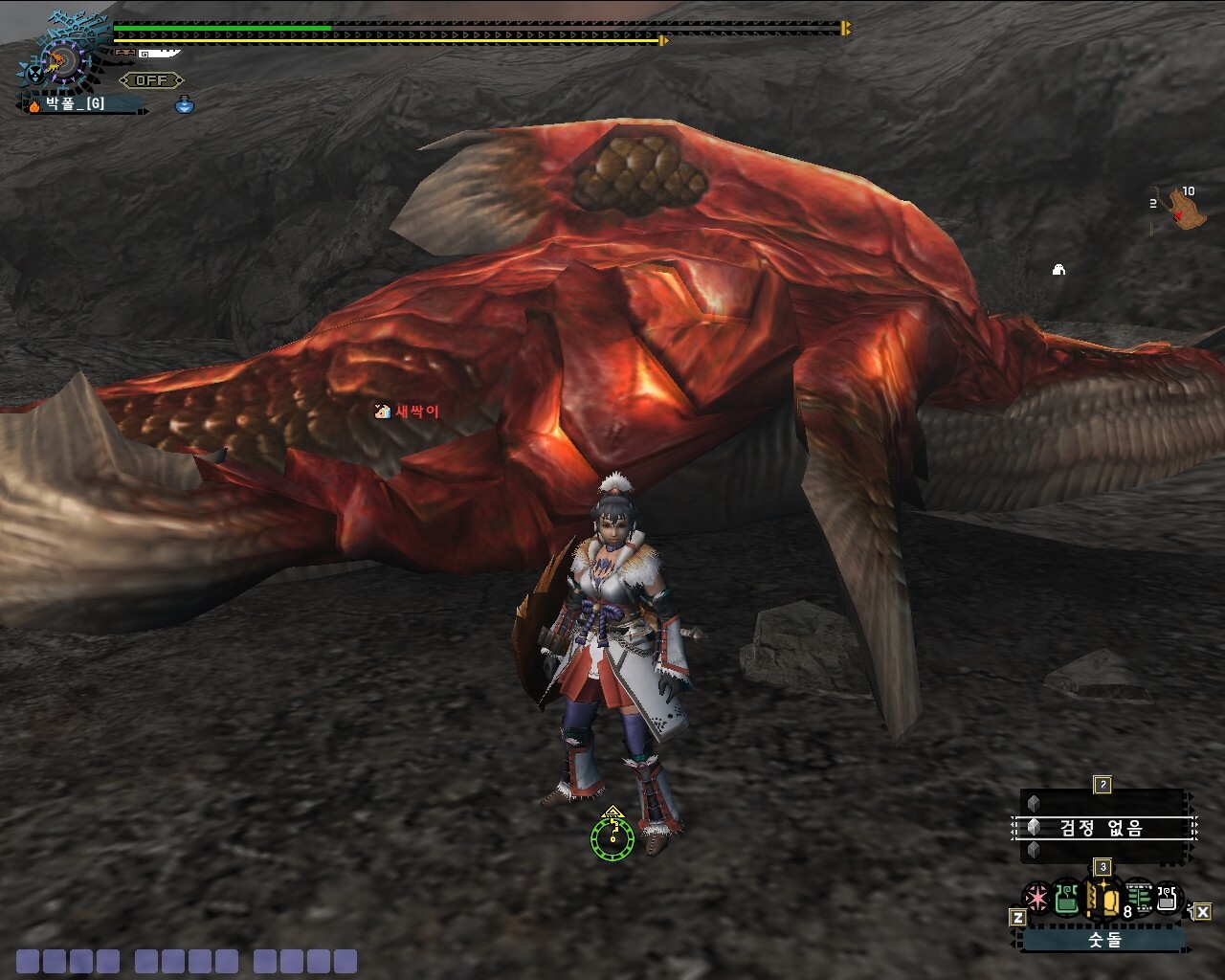Pick the green ladder-like item icon
This screenshot has width=1225, height=980.
click(x=1138, y=900)
